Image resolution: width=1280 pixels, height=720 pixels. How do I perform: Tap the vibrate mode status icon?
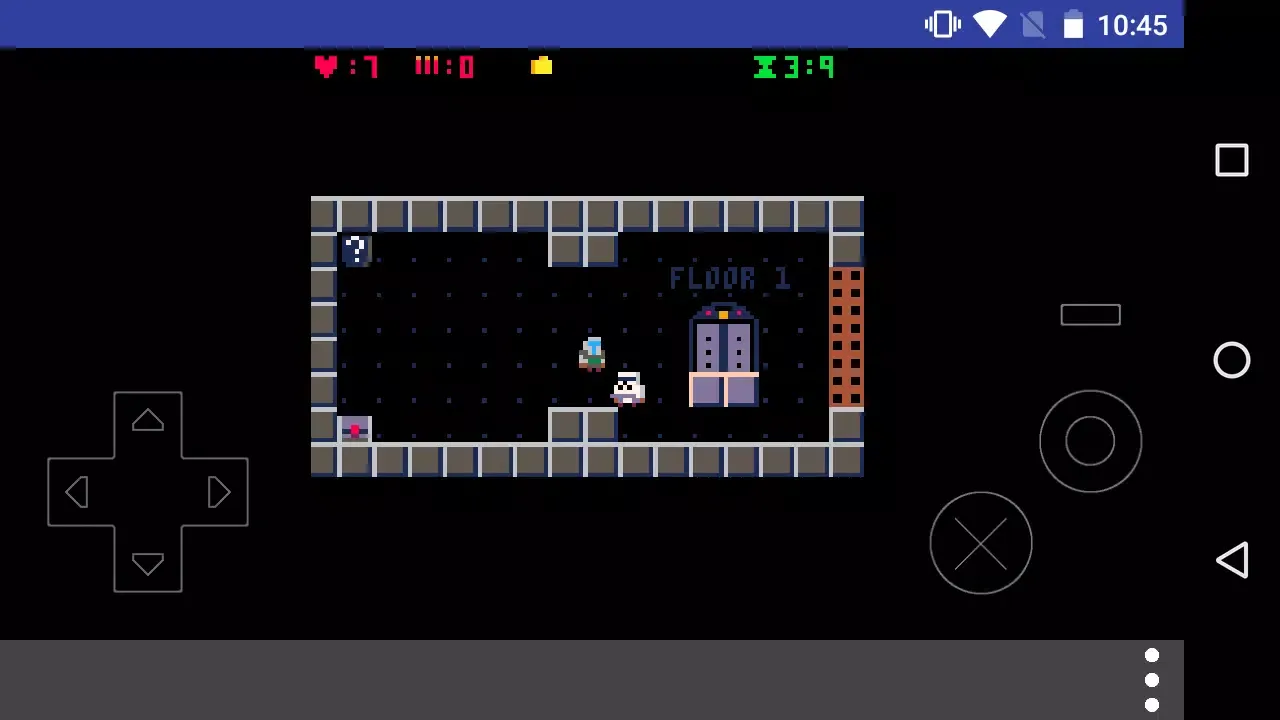[941, 24]
